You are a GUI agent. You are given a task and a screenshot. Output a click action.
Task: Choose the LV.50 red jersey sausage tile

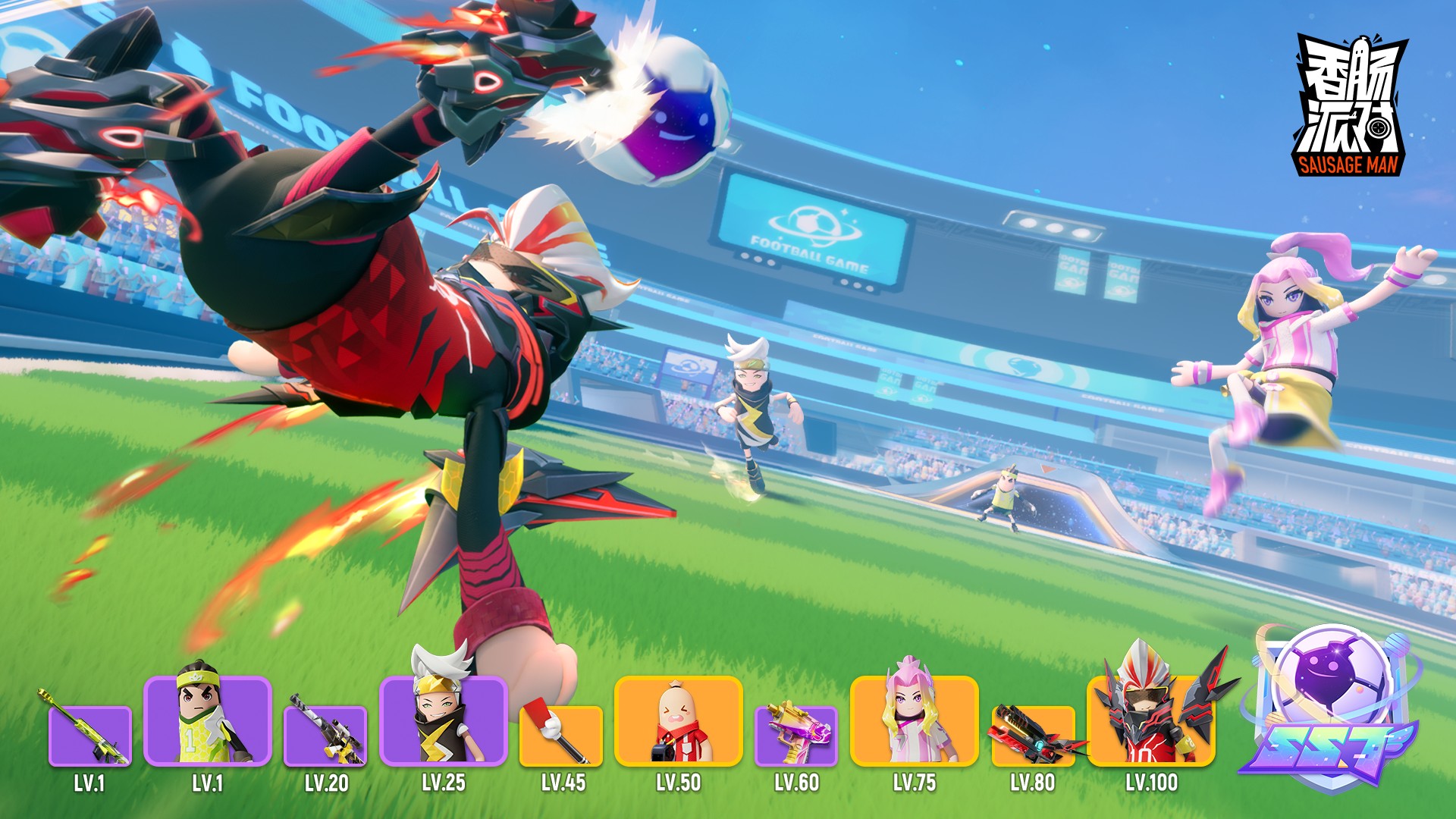679,720
